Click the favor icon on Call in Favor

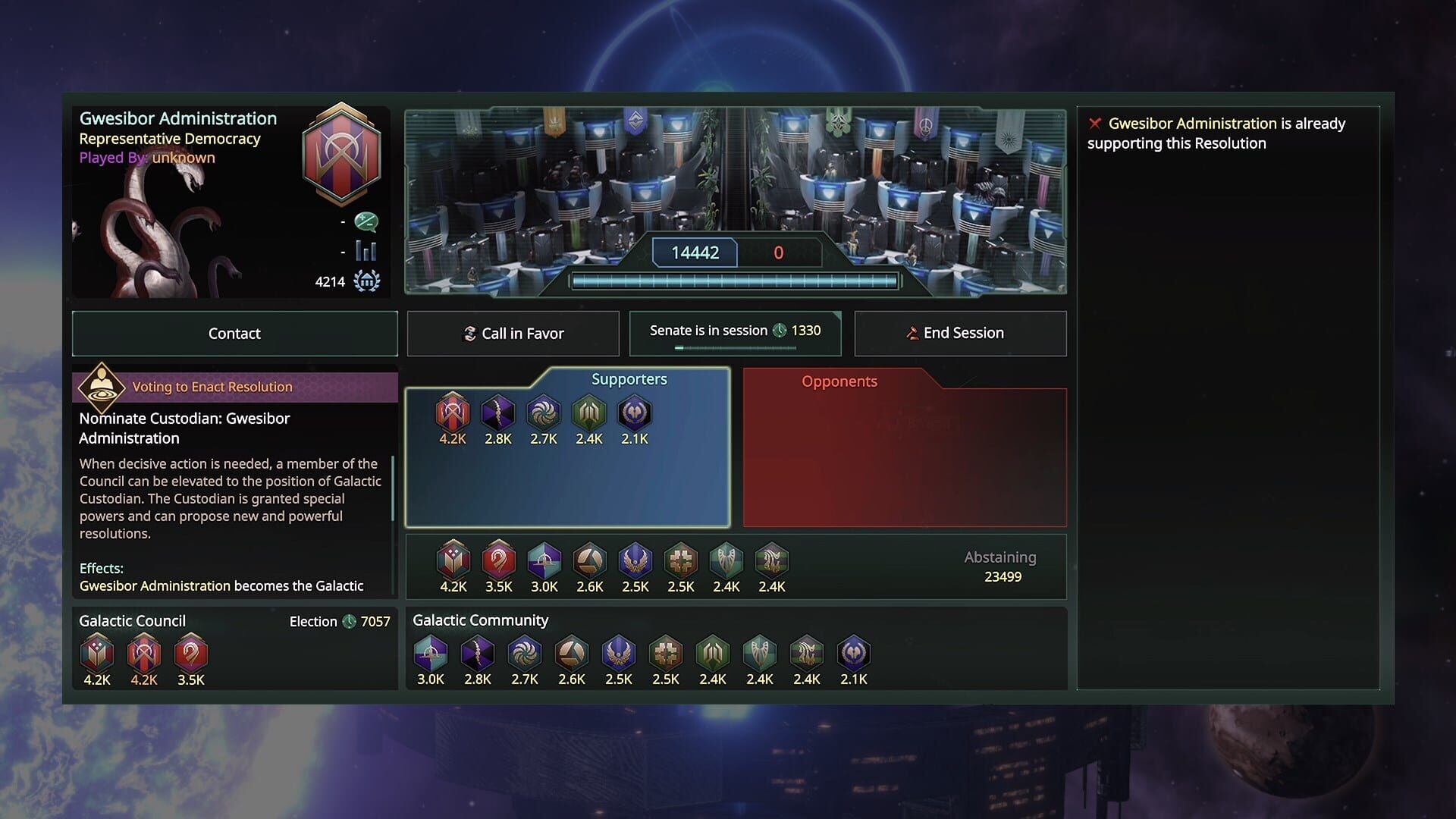click(470, 333)
